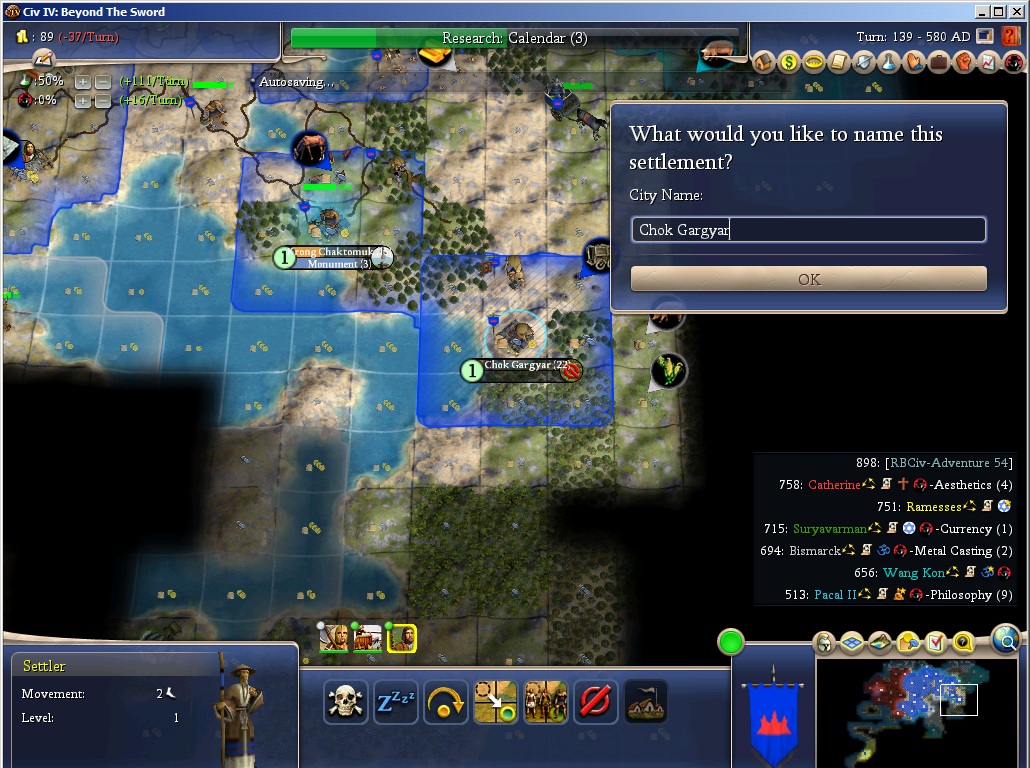Increase the espionage rate with plus
Viewport: 1030px width, 768px height.
(x=82, y=100)
